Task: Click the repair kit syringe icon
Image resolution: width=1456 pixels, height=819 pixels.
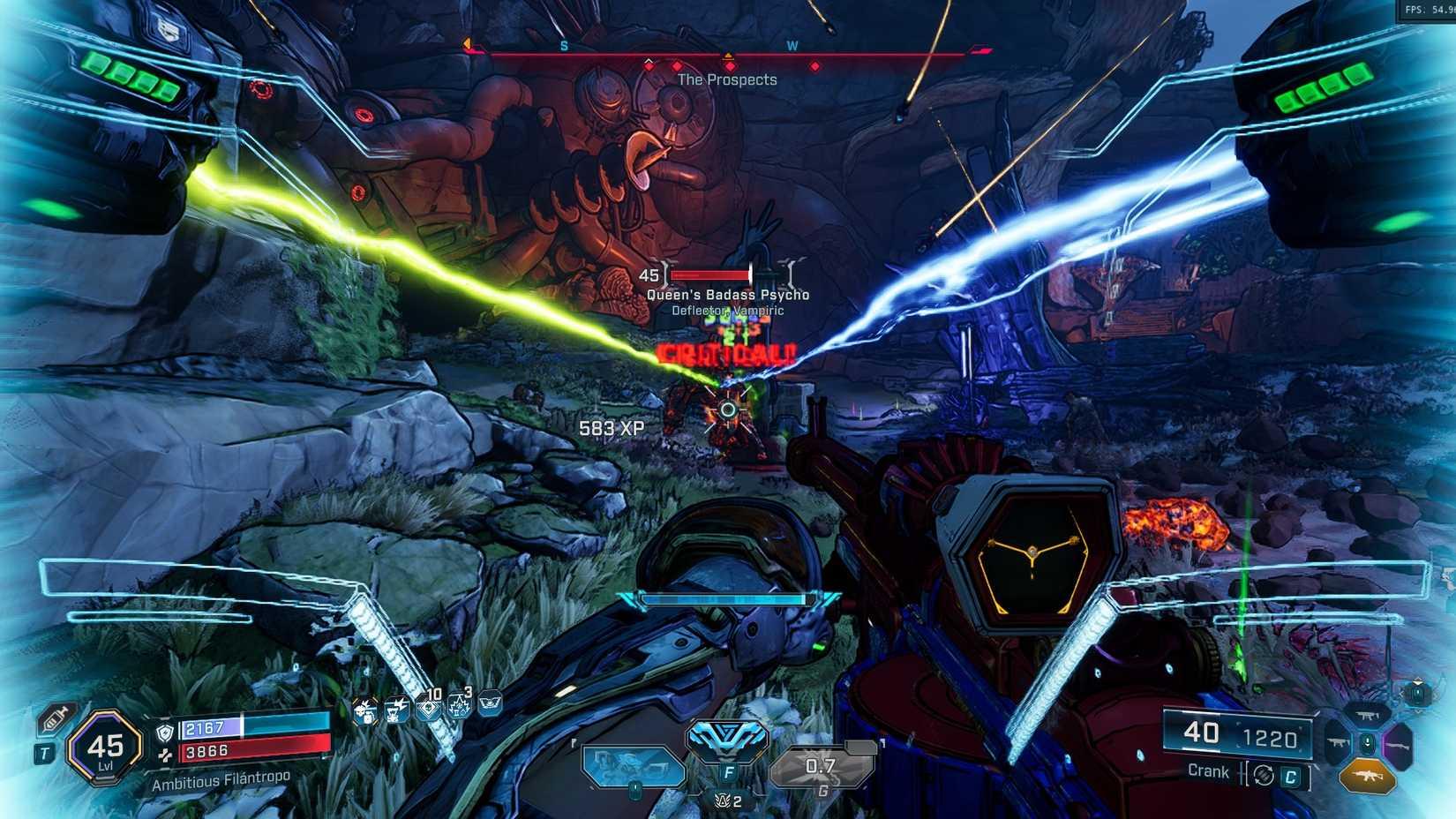Action: pos(55,719)
